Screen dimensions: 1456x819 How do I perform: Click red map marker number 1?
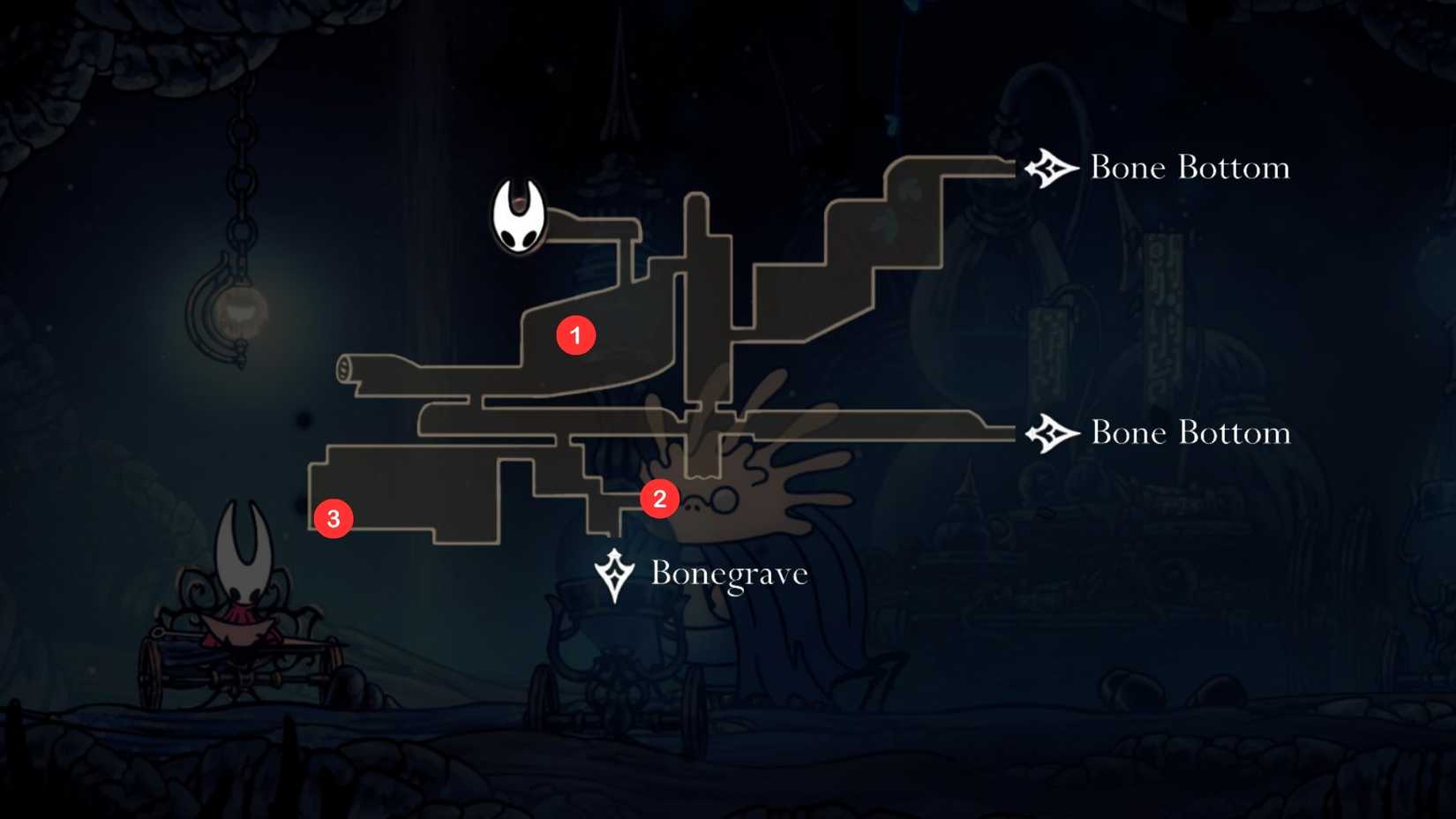click(x=578, y=335)
